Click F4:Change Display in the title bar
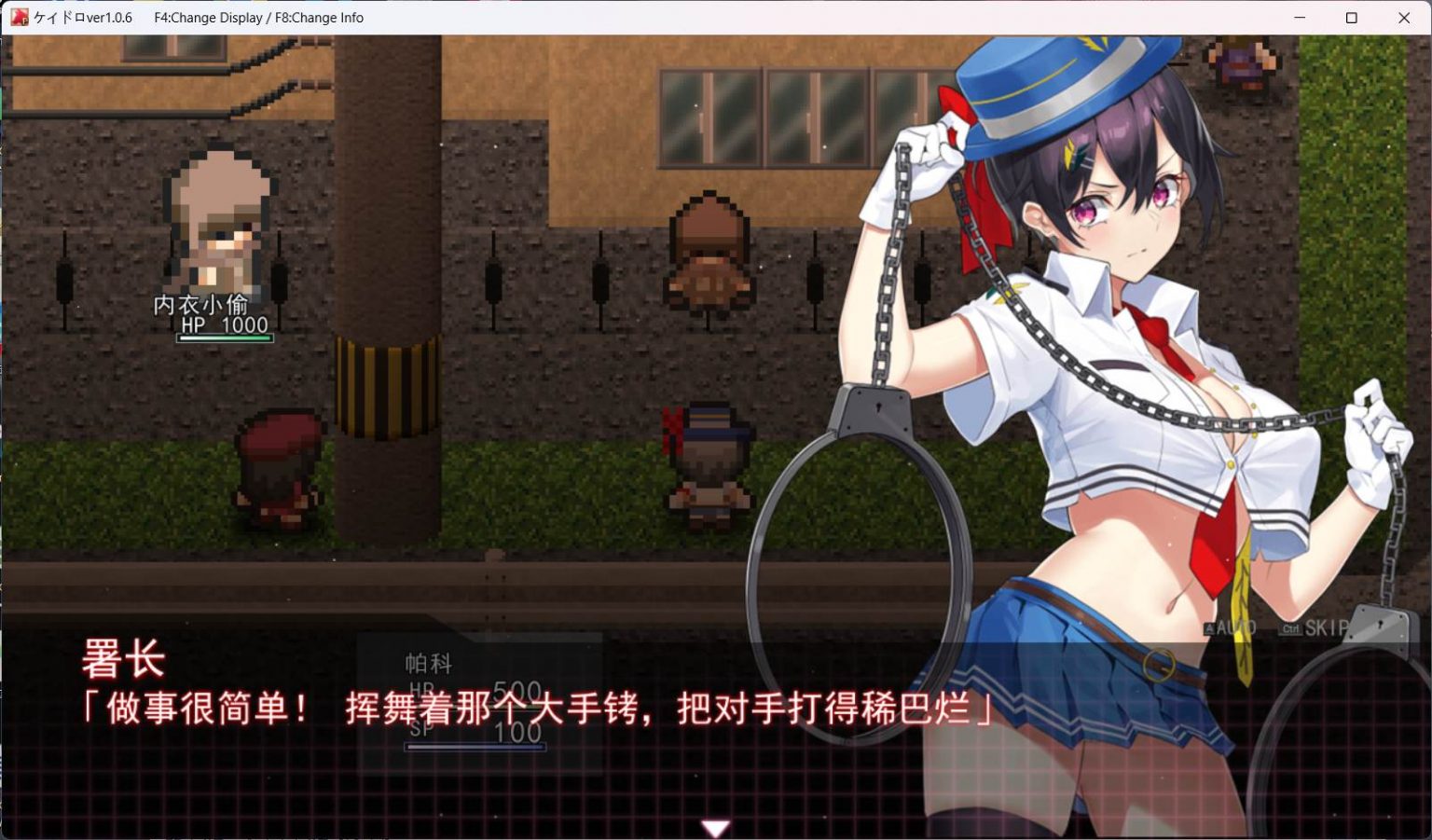Viewport: 1432px width, 840px height. coord(207,17)
